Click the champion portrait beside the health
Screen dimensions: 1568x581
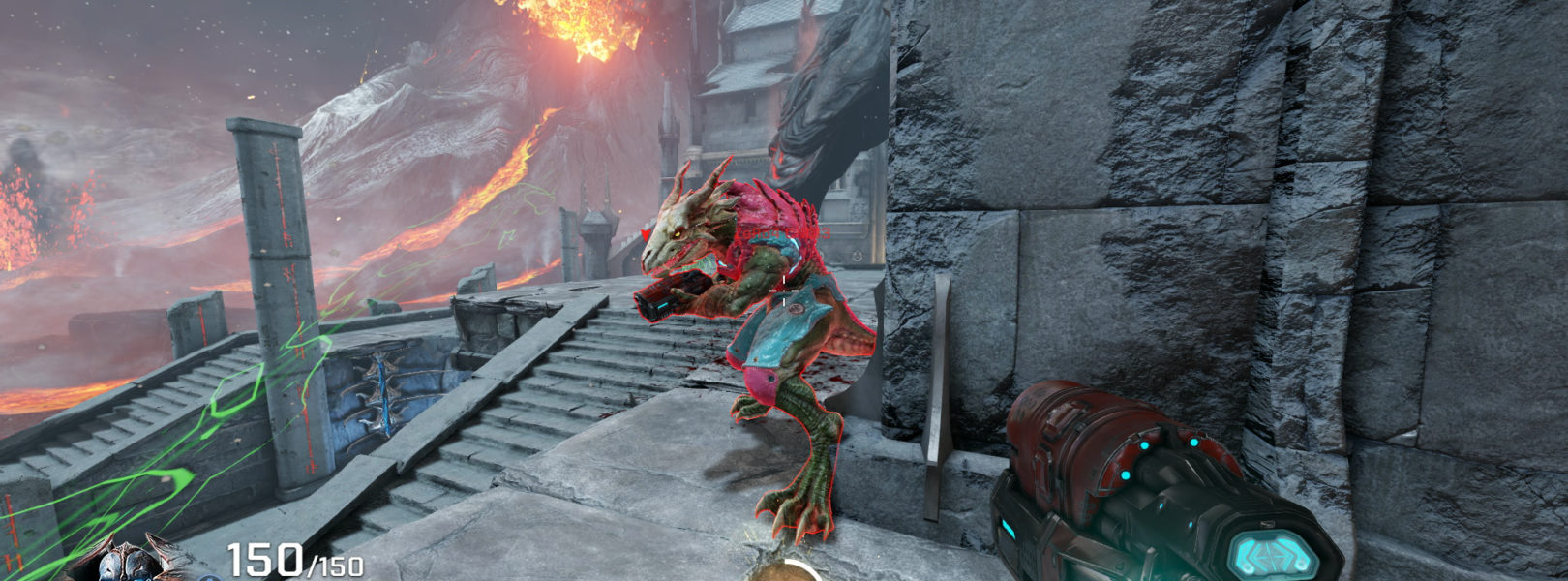(131, 561)
